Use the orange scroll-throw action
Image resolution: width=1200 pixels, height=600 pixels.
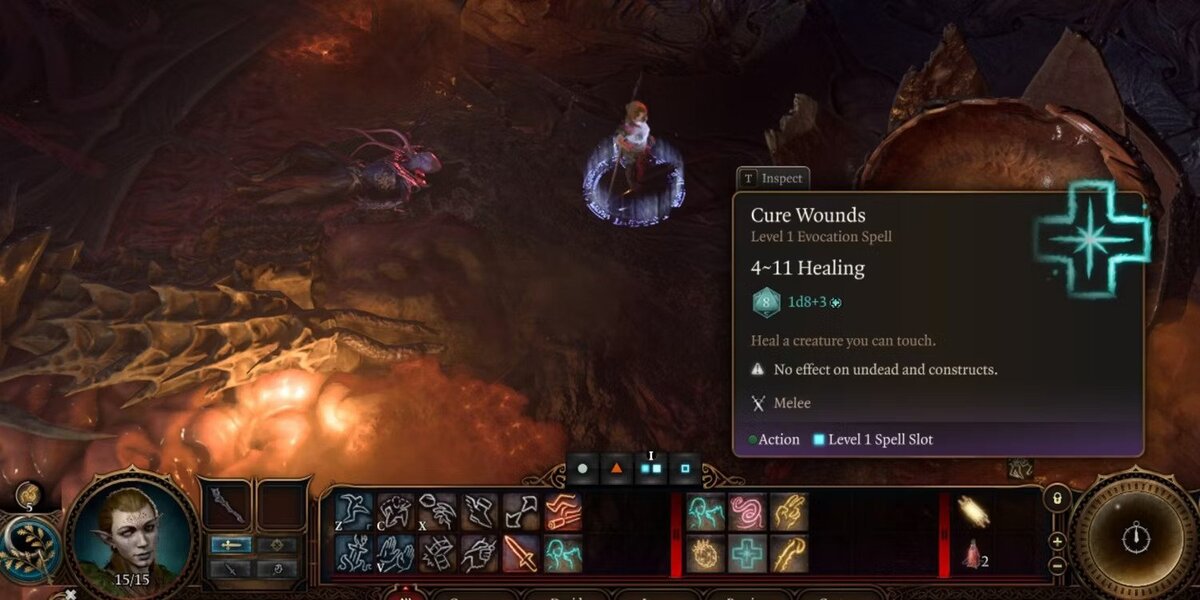563,511
